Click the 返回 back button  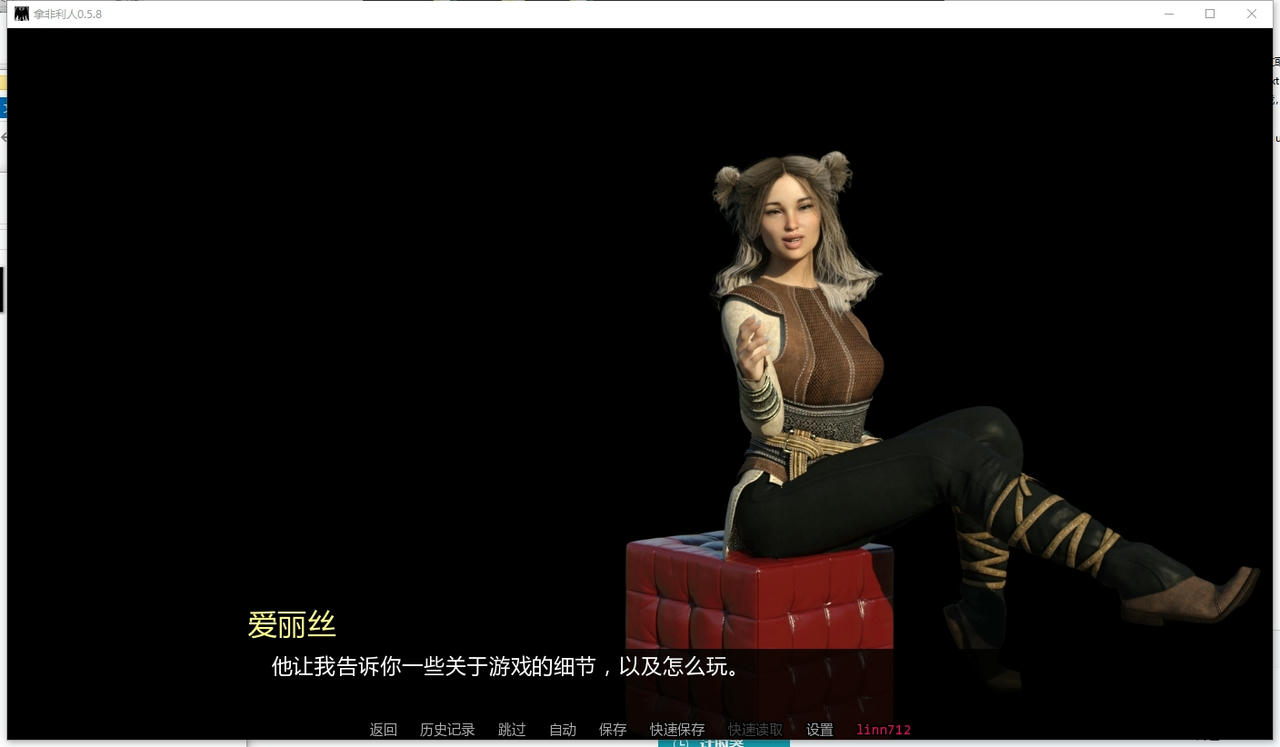pos(383,729)
